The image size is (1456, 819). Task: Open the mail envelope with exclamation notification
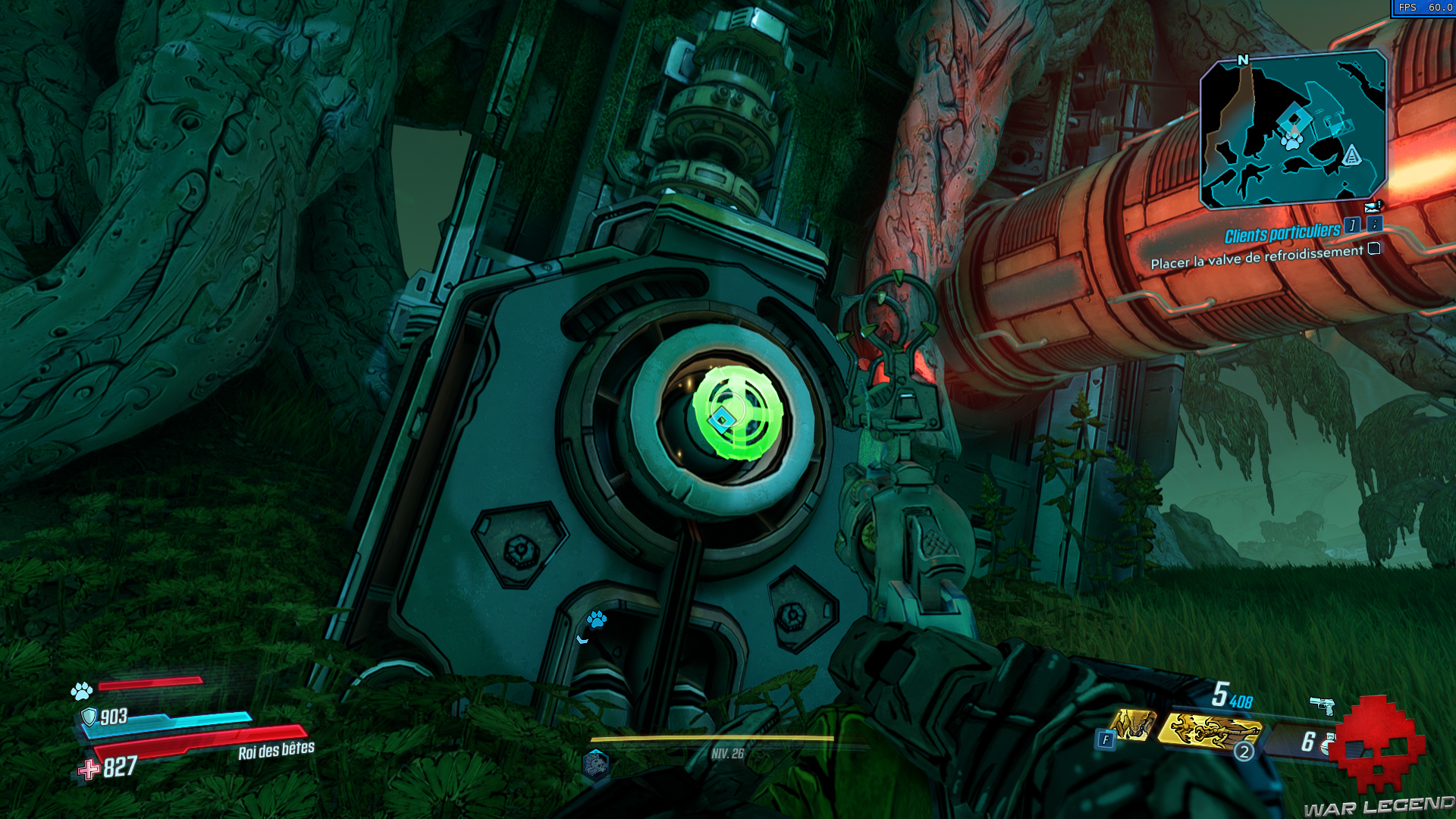(x=1373, y=206)
